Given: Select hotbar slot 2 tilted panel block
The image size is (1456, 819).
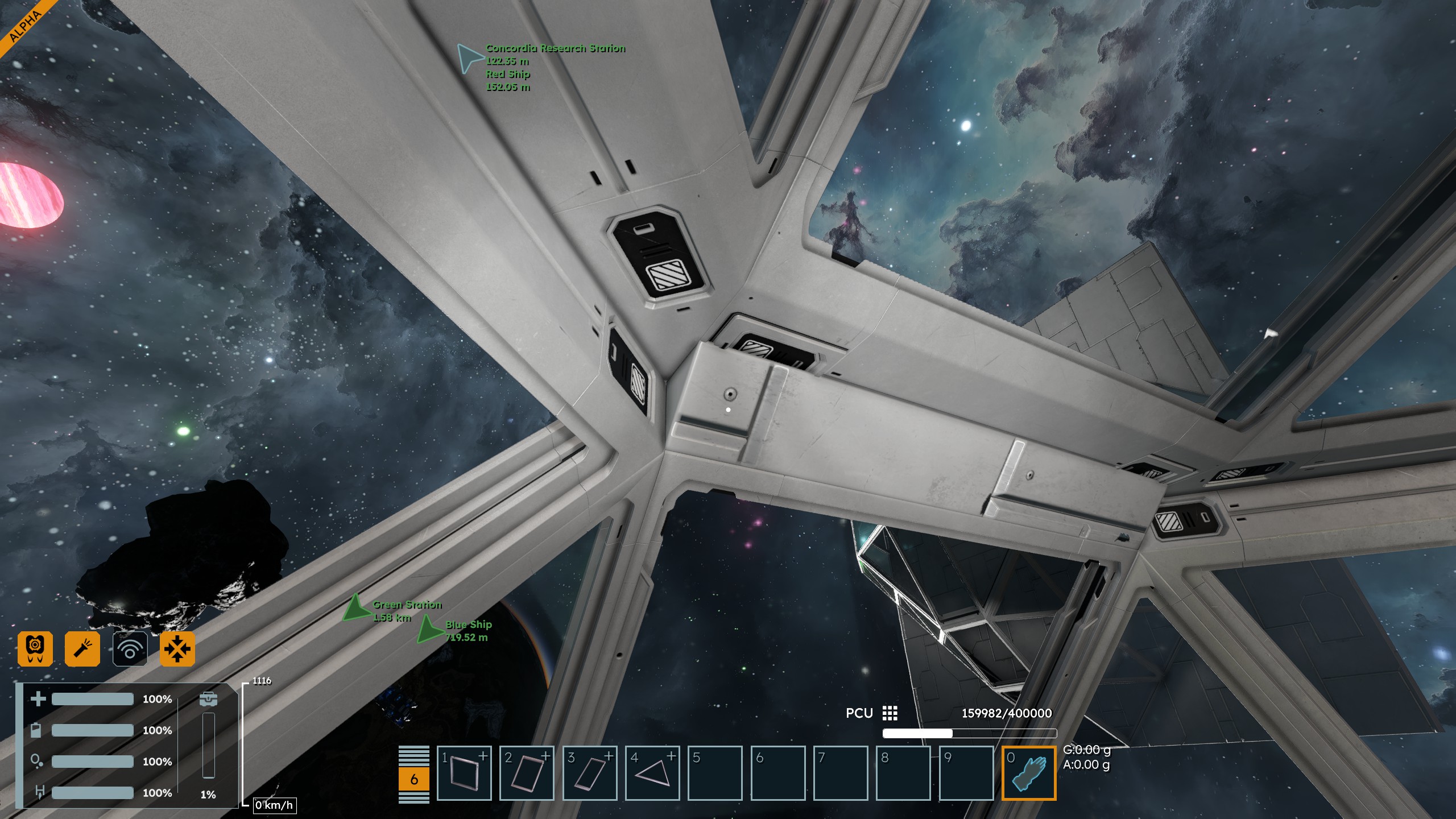Looking at the screenshot, I should coord(527,773).
